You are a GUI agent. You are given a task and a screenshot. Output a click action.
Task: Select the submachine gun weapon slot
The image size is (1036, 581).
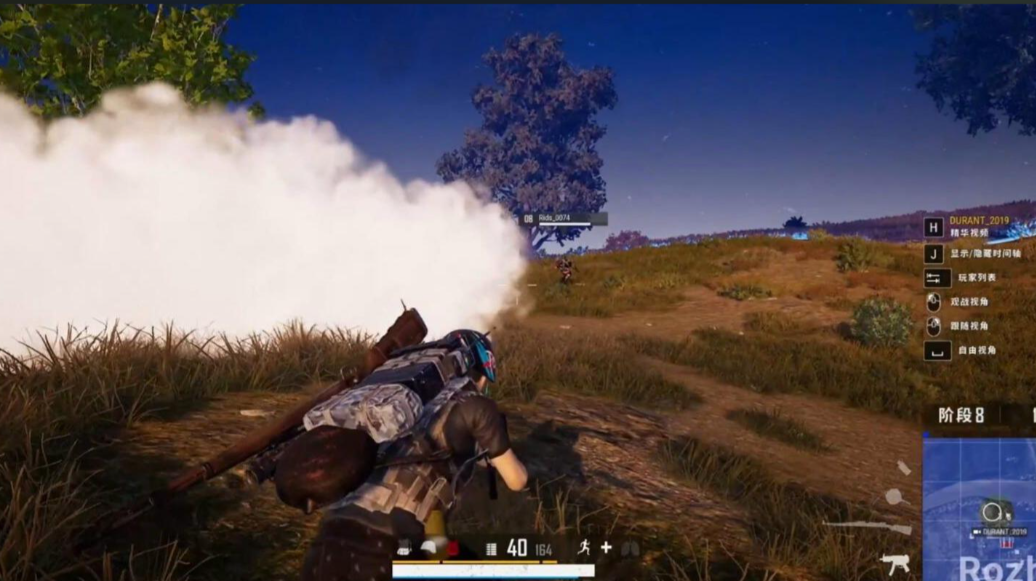[895, 562]
